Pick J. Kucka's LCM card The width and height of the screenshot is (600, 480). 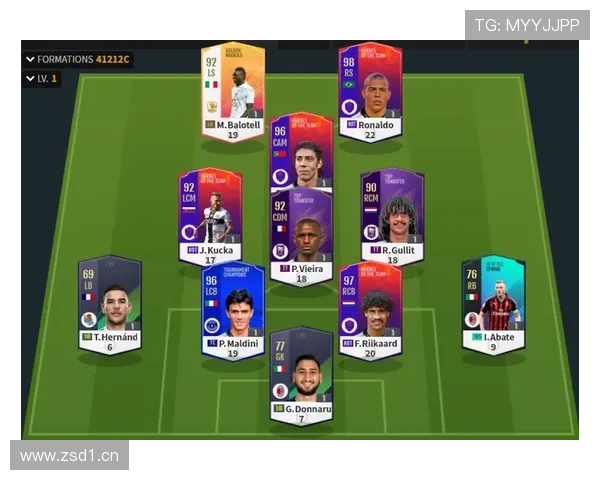click(x=209, y=215)
